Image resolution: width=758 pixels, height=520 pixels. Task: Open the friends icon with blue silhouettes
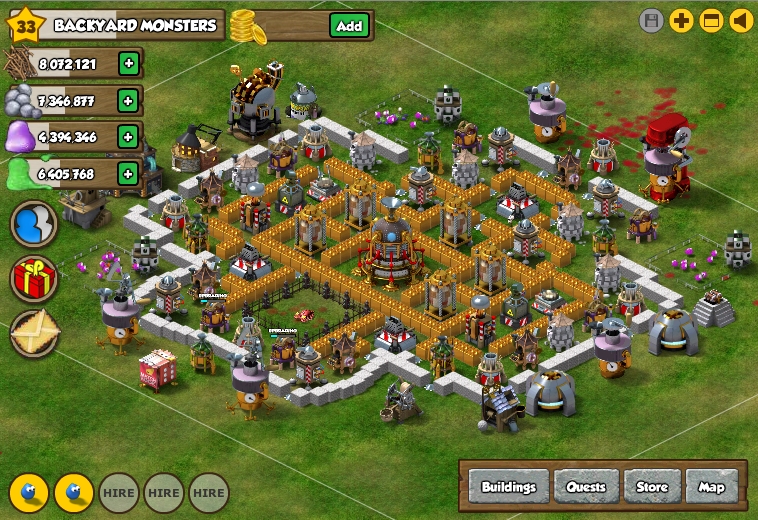pyautogui.click(x=34, y=224)
